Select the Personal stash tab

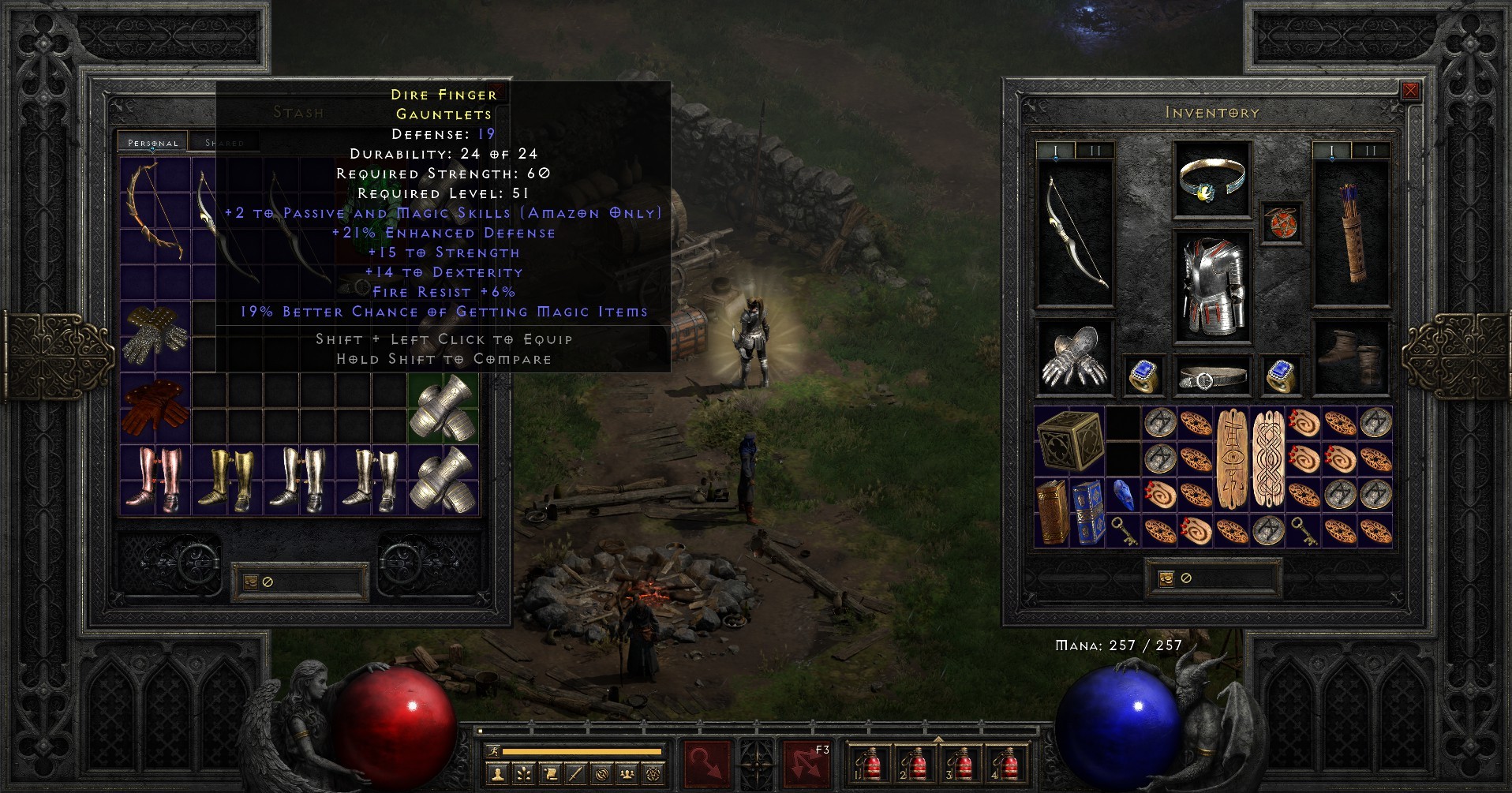click(154, 143)
